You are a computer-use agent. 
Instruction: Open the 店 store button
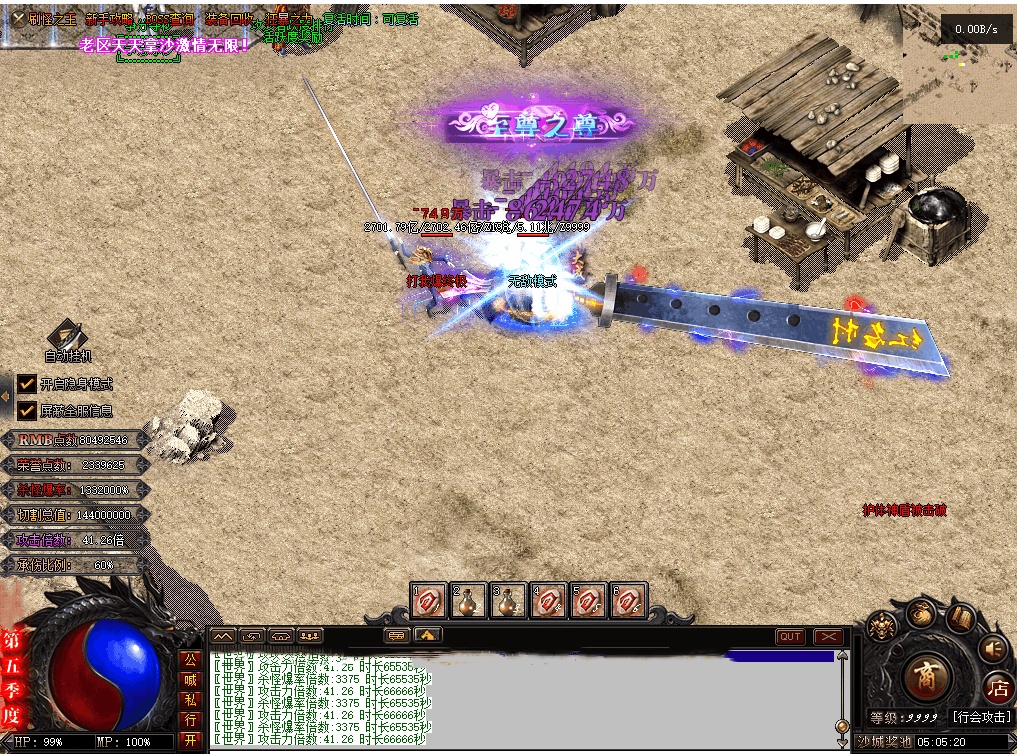point(997,687)
